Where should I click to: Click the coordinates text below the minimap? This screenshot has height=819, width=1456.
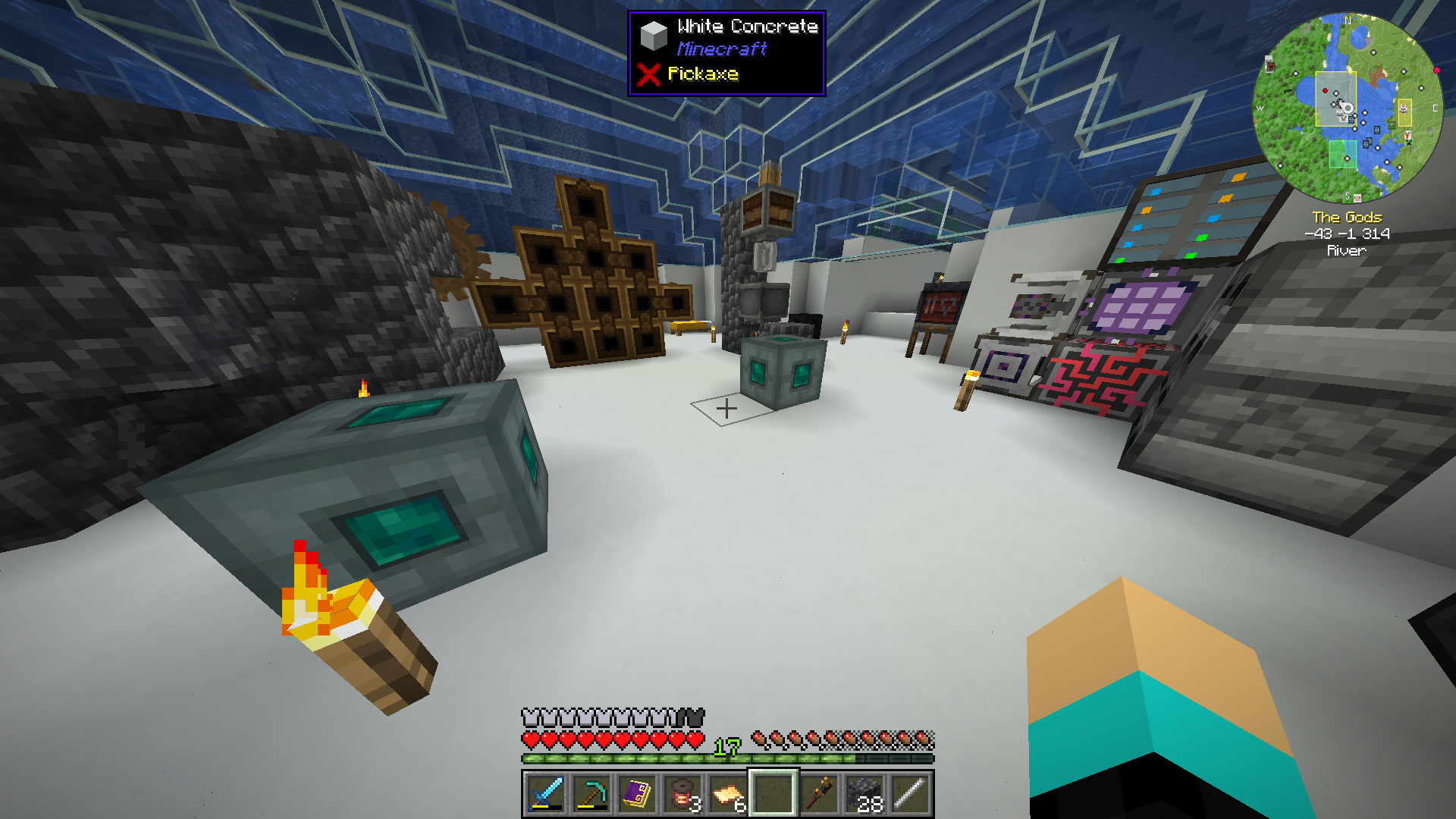click(x=1346, y=233)
